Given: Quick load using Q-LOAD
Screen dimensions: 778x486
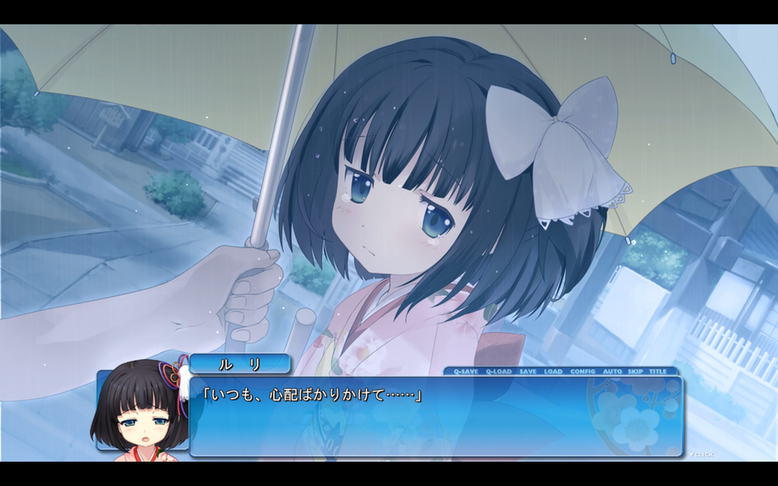Looking at the screenshot, I should click(498, 371).
